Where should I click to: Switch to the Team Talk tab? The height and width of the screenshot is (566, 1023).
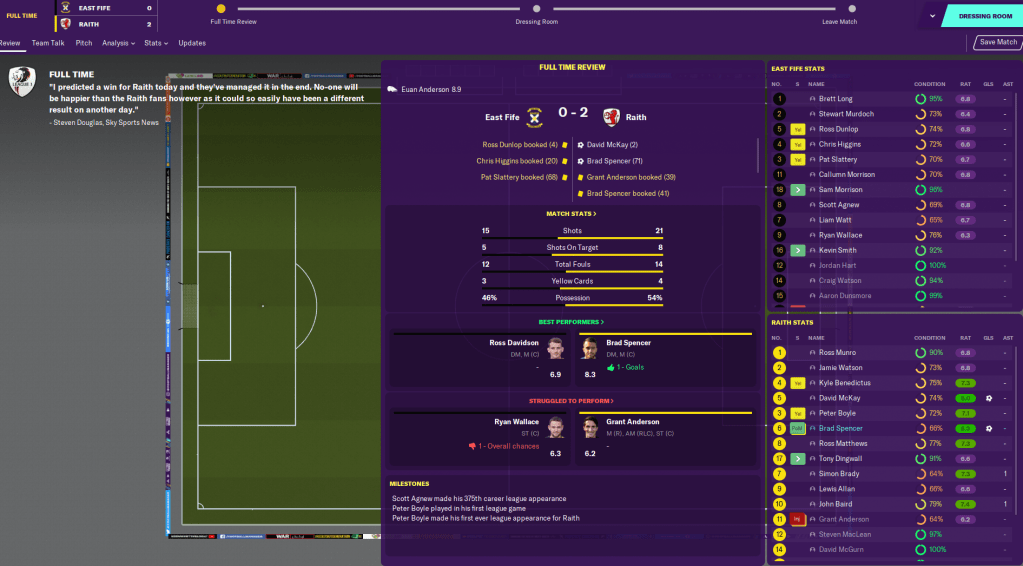tap(47, 43)
